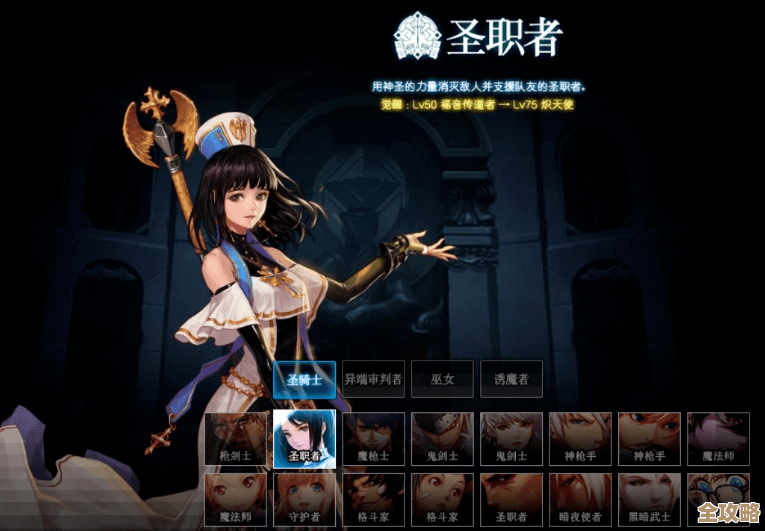
Task: Open the 诱魔者 subclass tab
Action: point(511,379)
